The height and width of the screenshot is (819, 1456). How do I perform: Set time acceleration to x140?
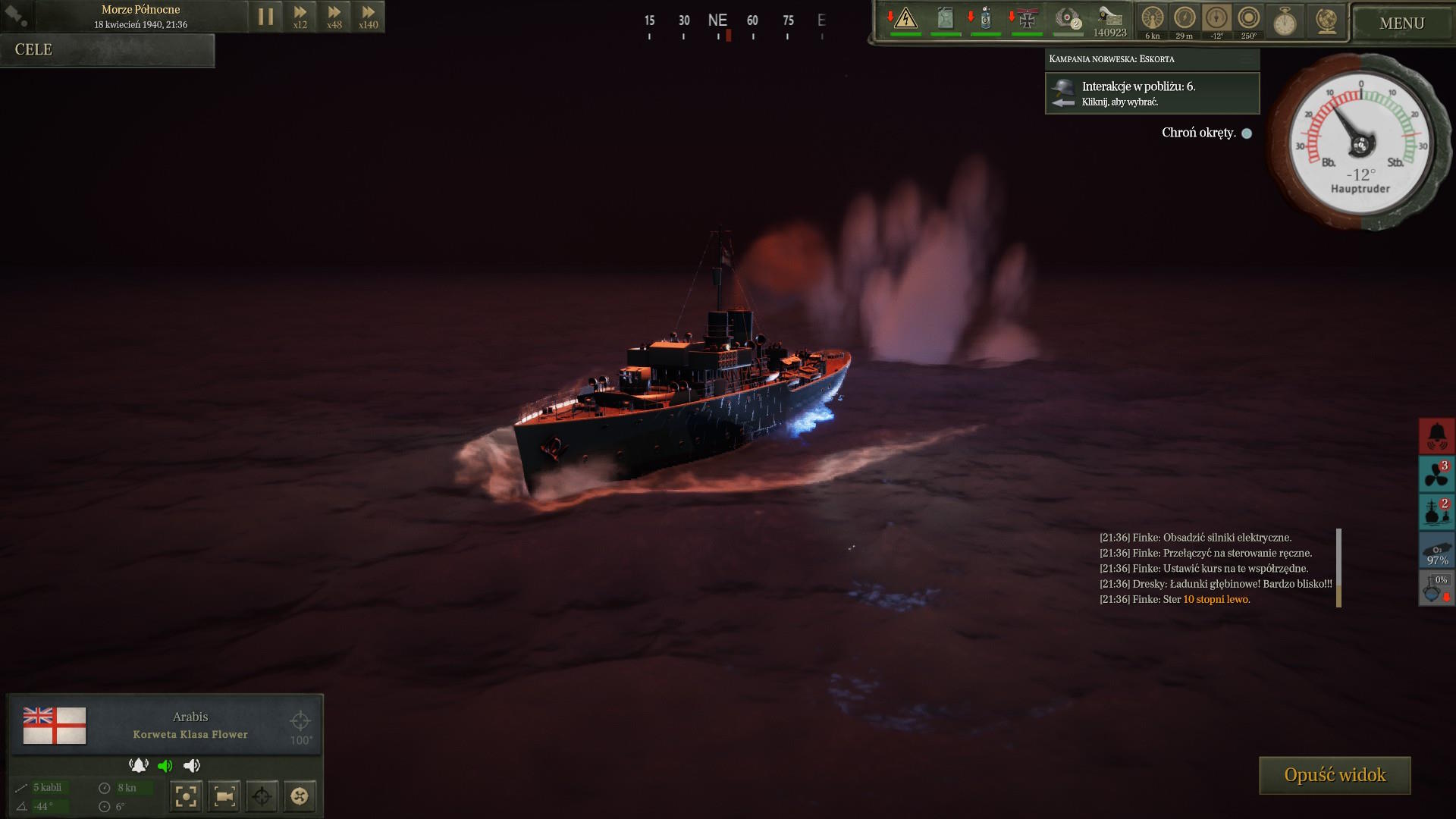tap(369, 17)
